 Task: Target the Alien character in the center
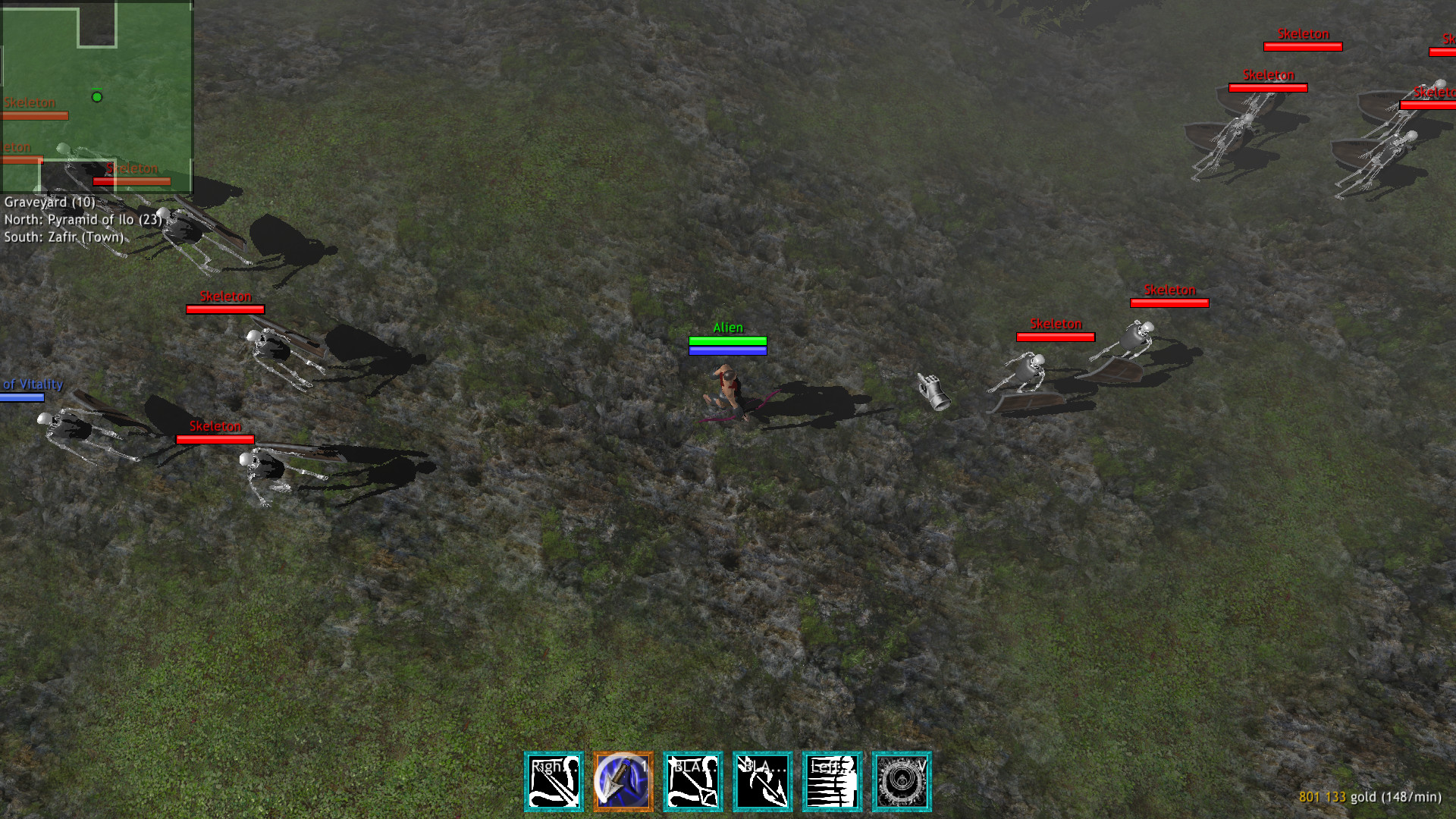(x=726, y=387)
